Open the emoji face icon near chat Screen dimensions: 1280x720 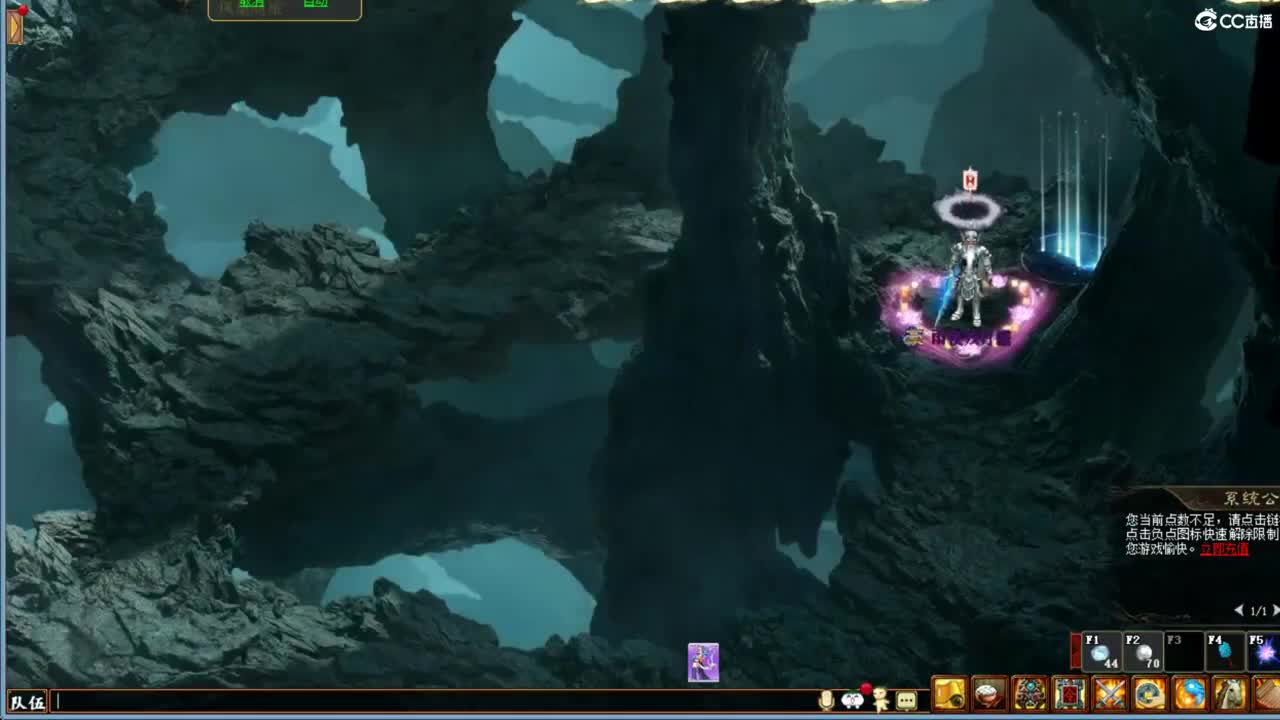tap(851, 700)
